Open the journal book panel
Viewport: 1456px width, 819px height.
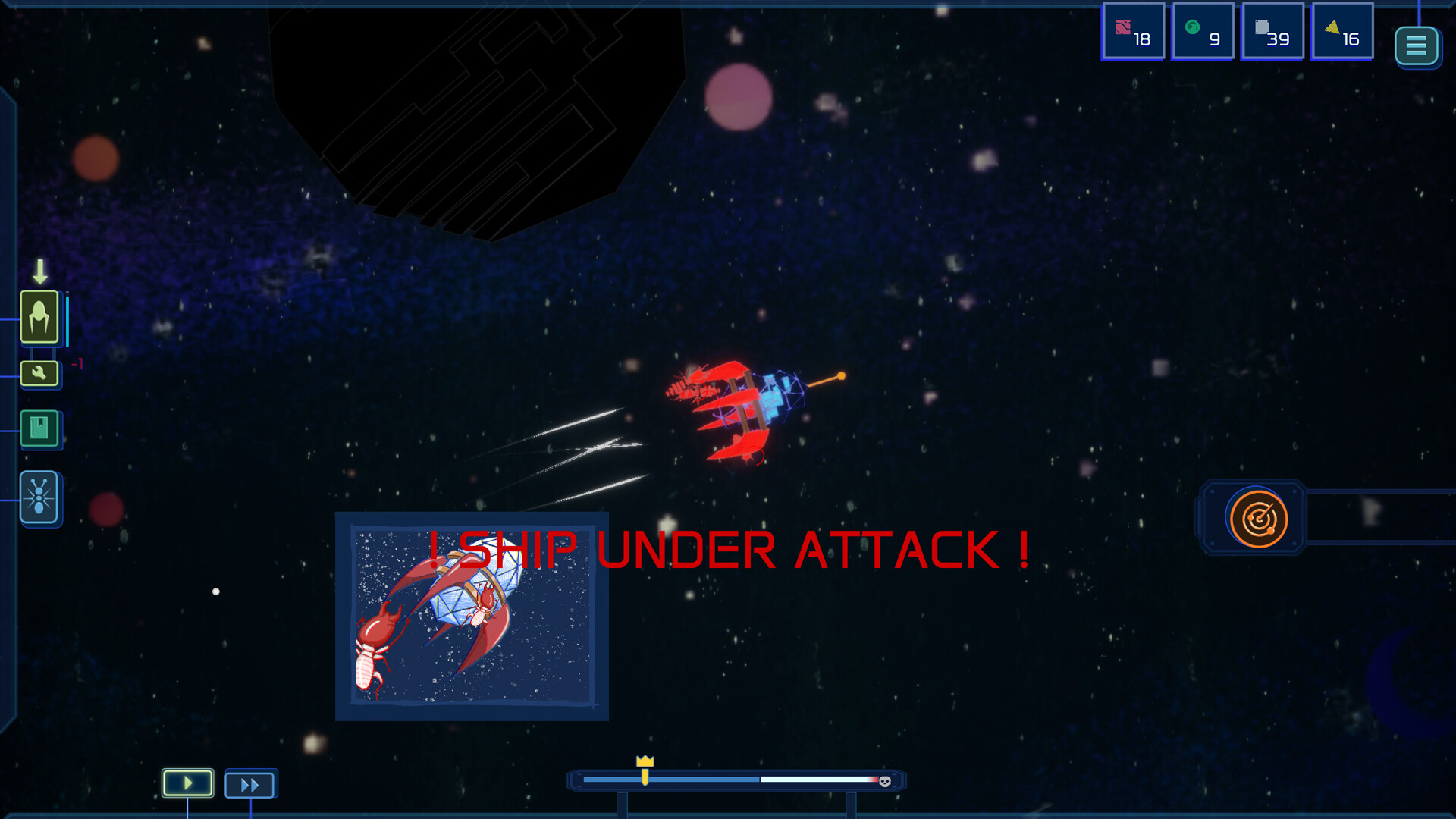tap(40, 428)
